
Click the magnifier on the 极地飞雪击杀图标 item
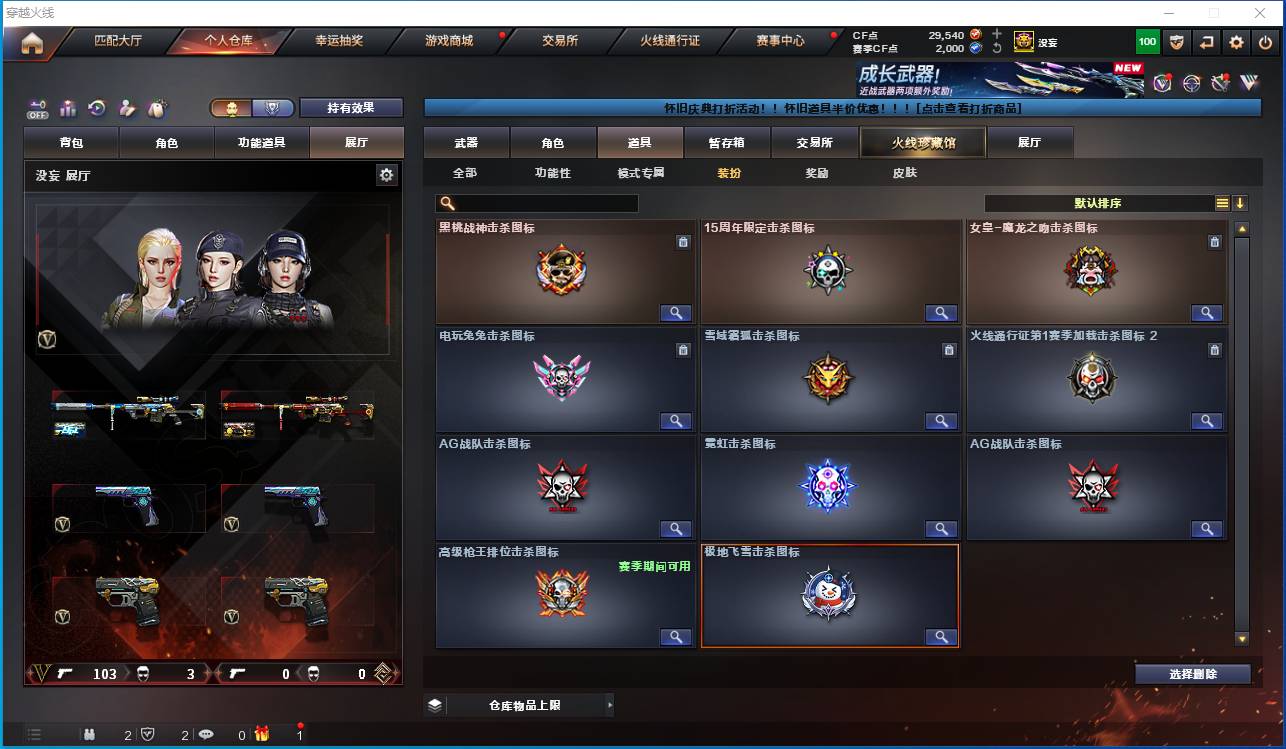[x=940, y=637]
